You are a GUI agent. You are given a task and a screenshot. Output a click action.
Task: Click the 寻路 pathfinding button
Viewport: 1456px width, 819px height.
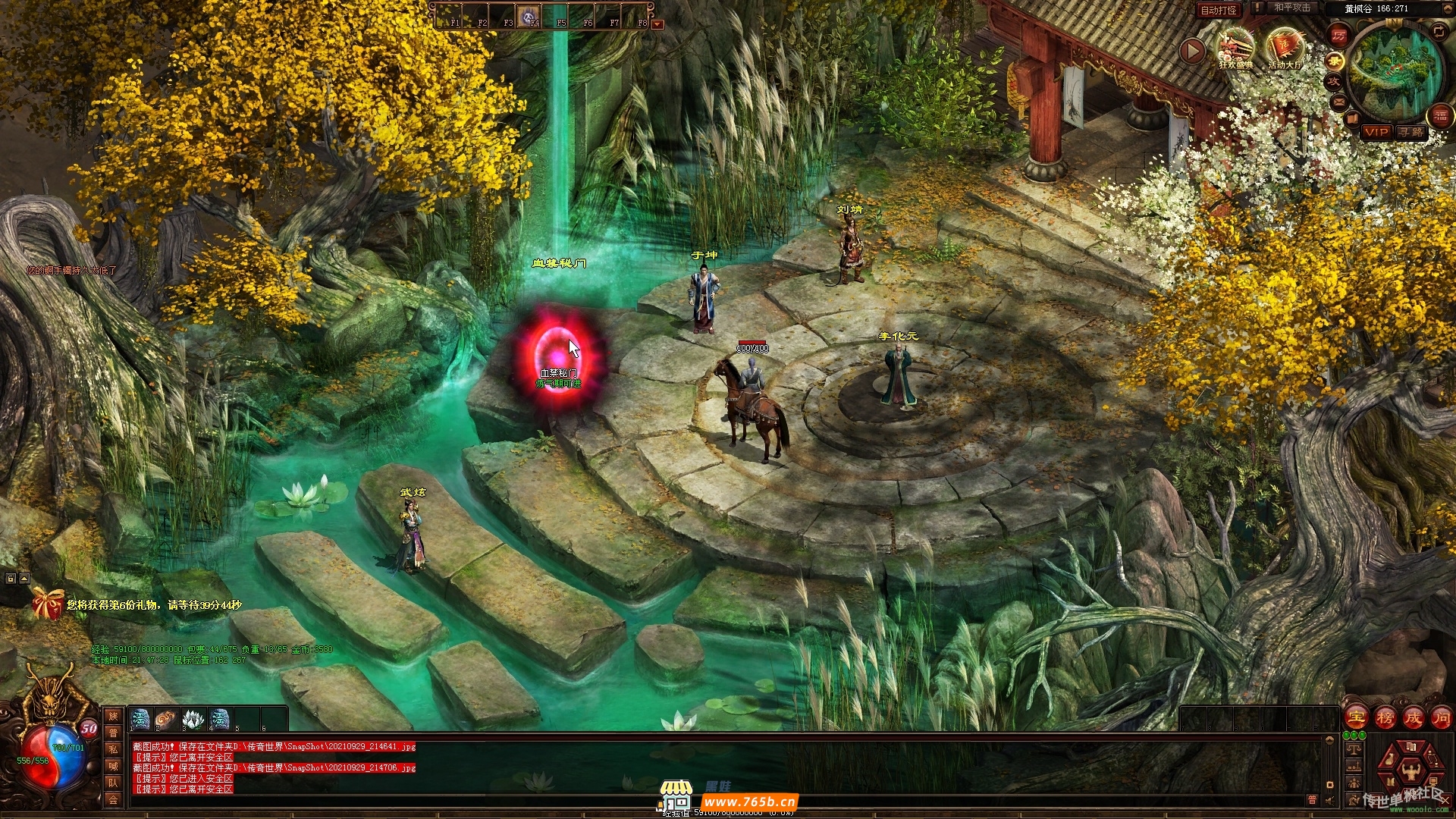[1411, 132]
